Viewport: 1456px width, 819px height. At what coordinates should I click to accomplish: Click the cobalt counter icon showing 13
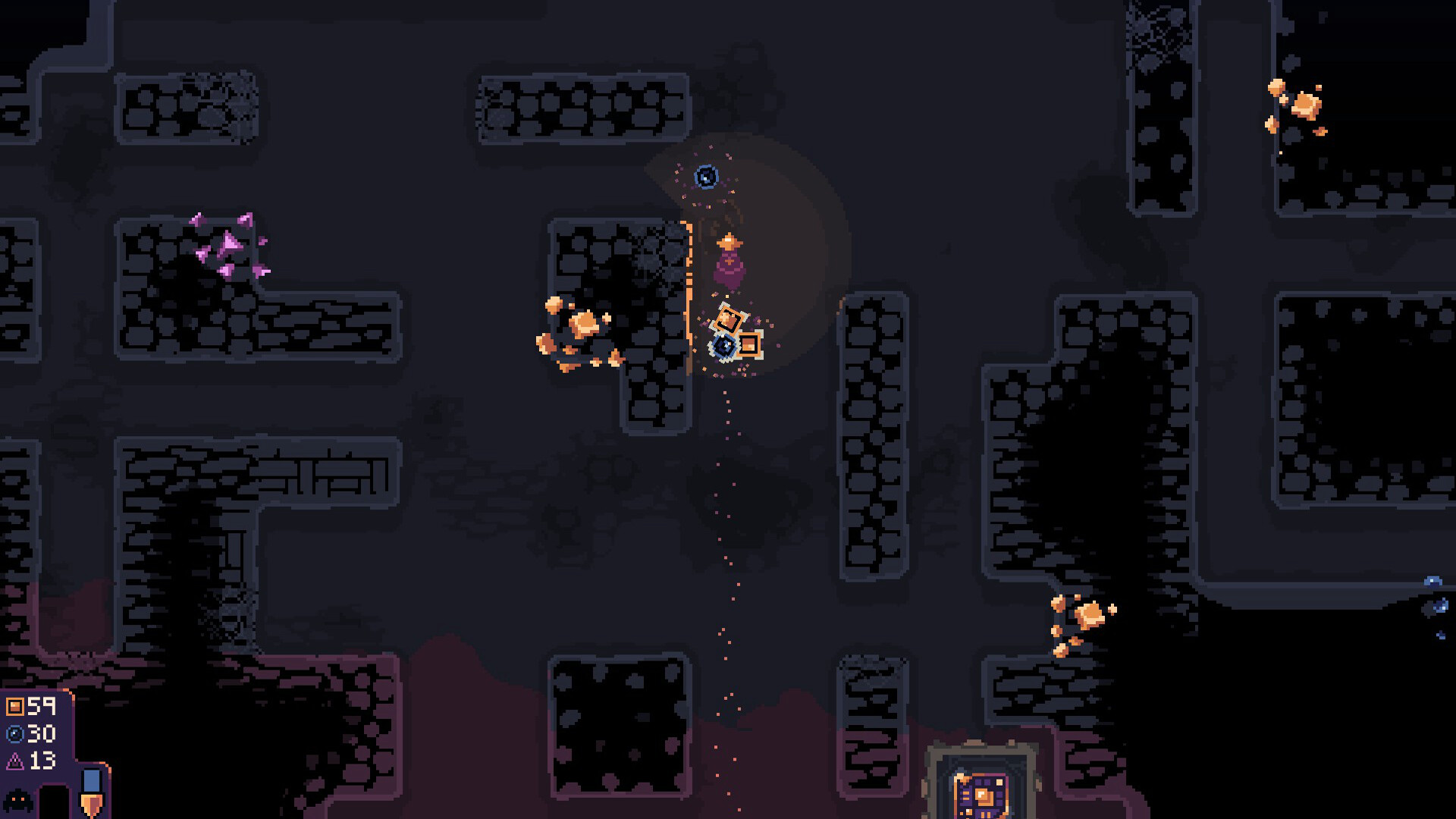(x=15, y=762)
